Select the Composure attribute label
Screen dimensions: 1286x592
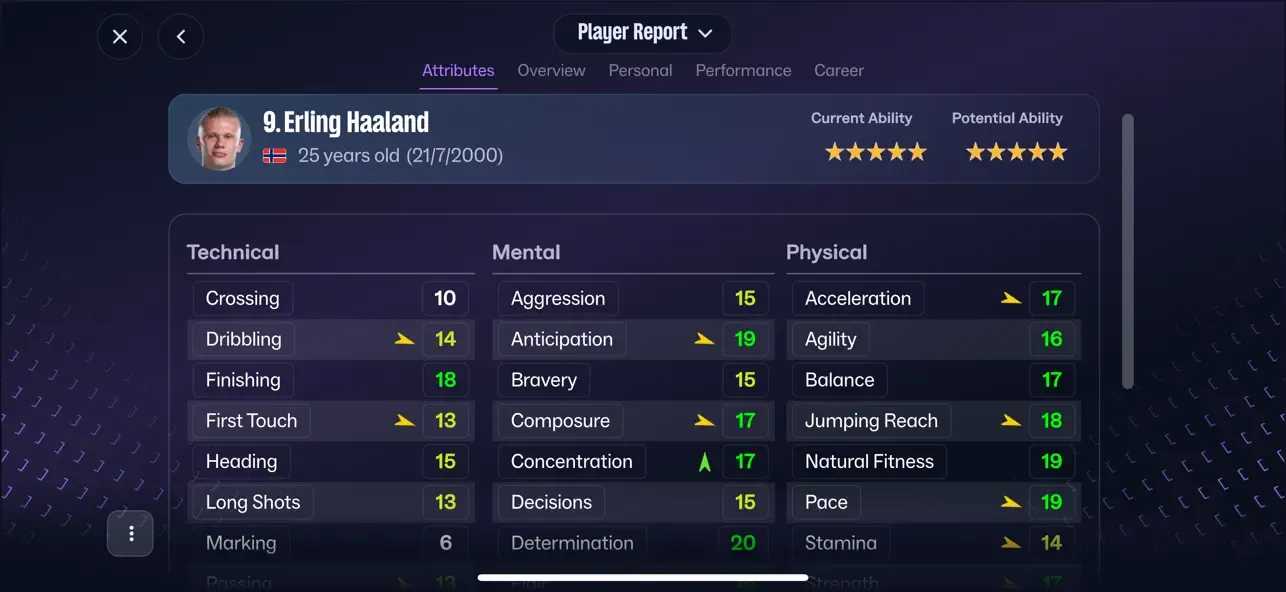560,421
